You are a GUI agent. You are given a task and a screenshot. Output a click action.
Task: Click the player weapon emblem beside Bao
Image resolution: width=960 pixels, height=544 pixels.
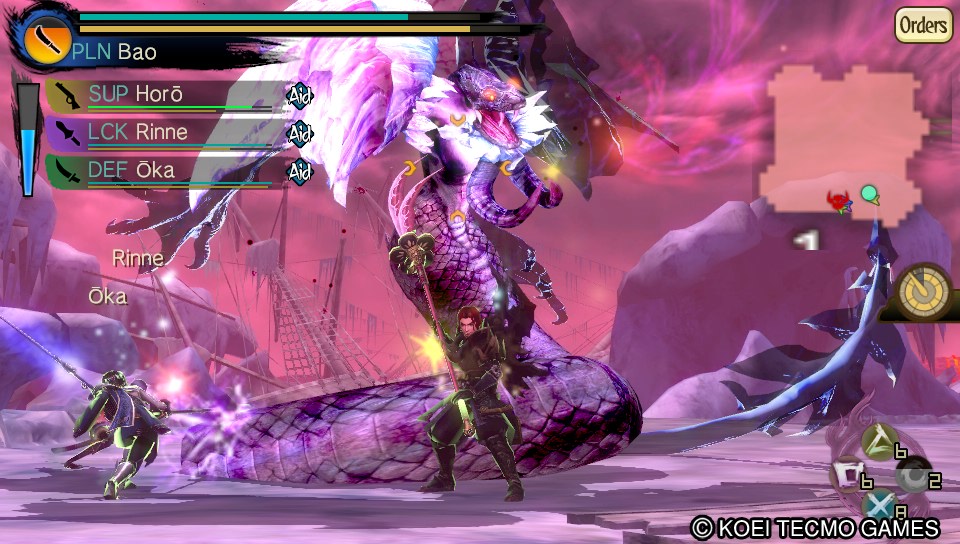click(x=42, y=38)
